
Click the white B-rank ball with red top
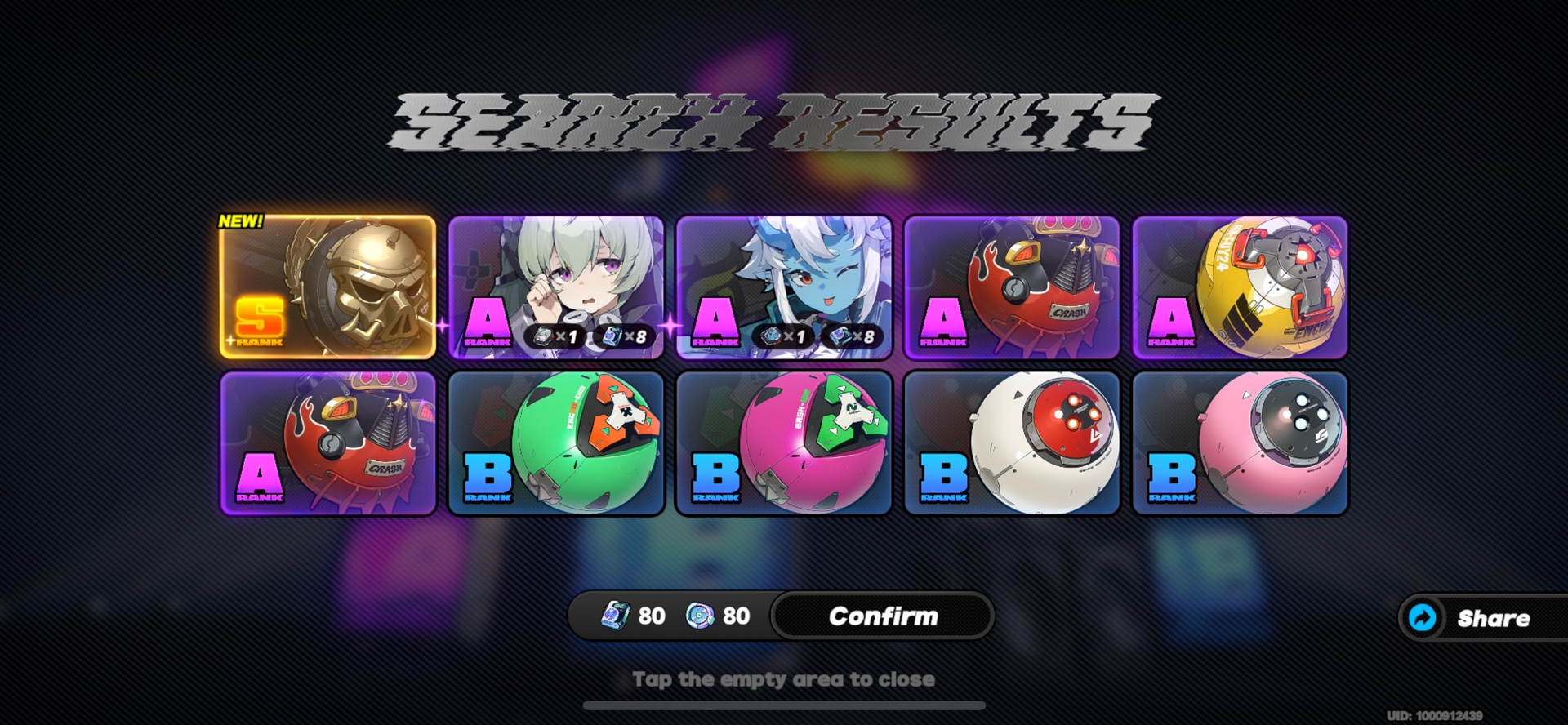tap(1011, 445)
